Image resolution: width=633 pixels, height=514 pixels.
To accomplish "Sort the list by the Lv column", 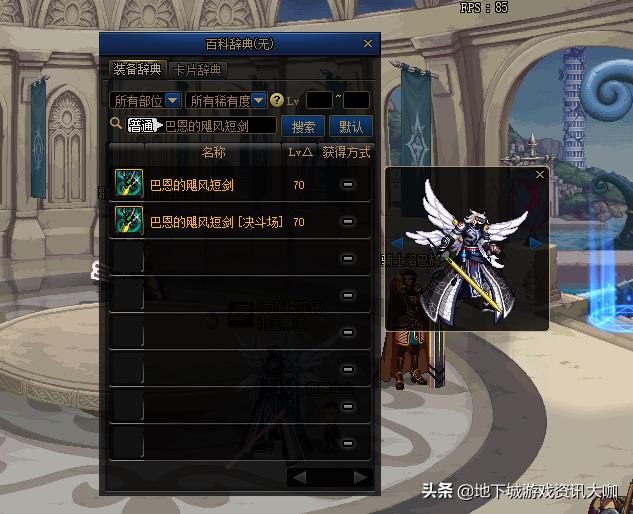I will 300,152.
